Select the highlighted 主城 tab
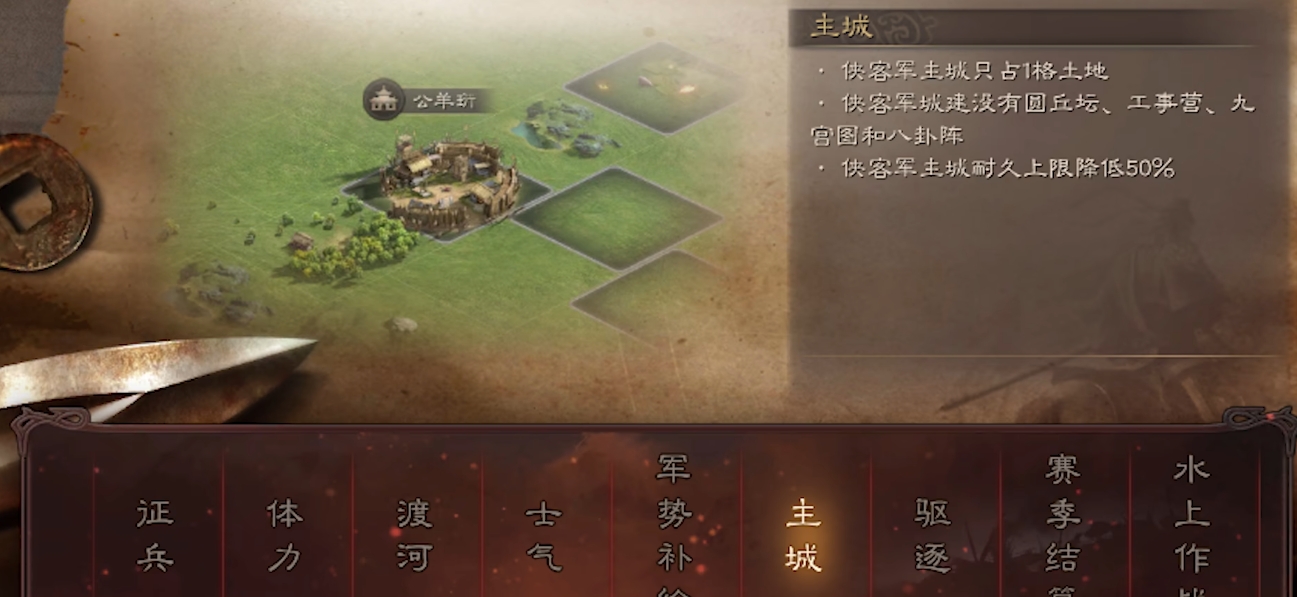 tap(803, 535)
